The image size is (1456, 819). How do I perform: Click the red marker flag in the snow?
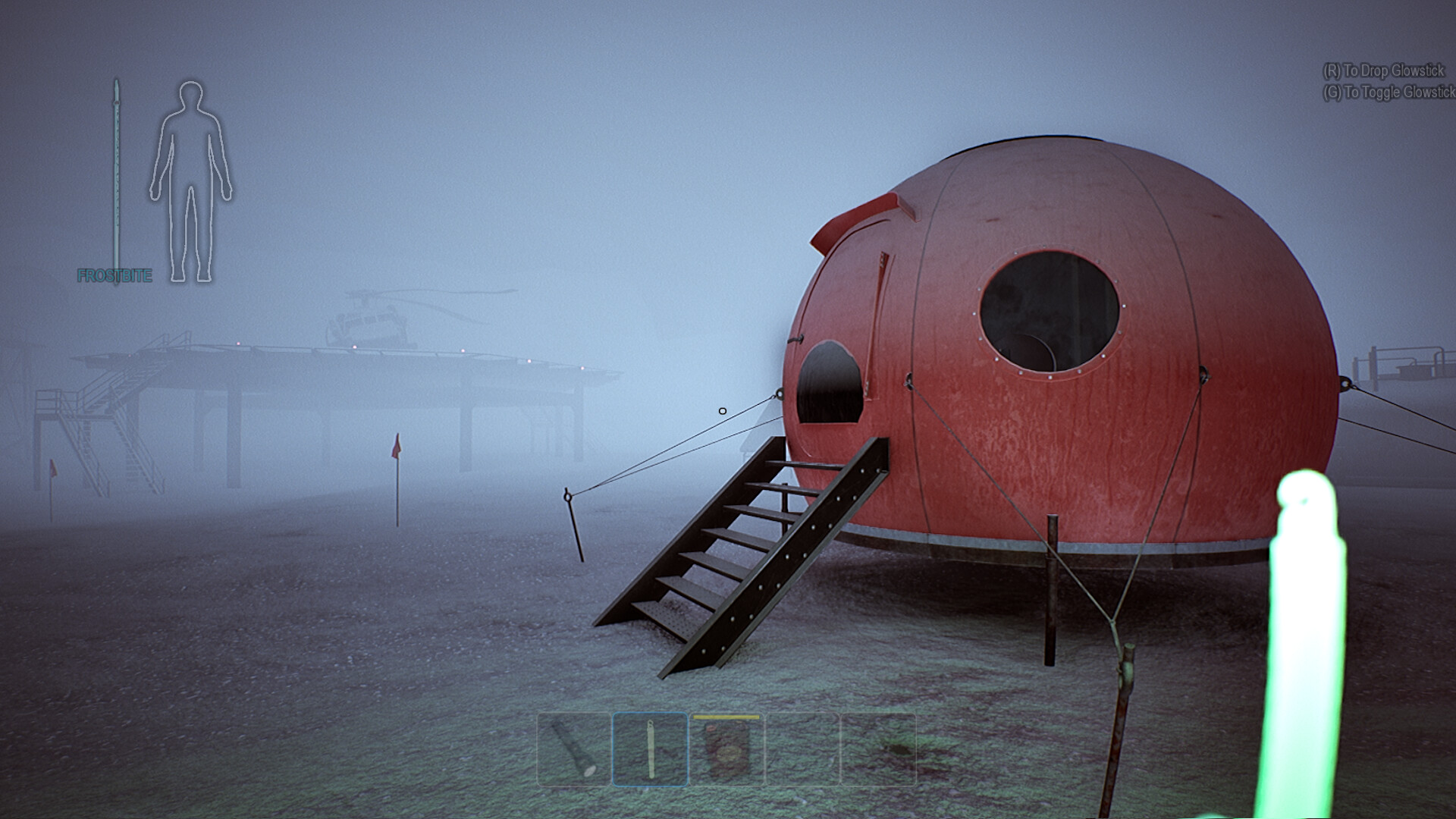397,447
